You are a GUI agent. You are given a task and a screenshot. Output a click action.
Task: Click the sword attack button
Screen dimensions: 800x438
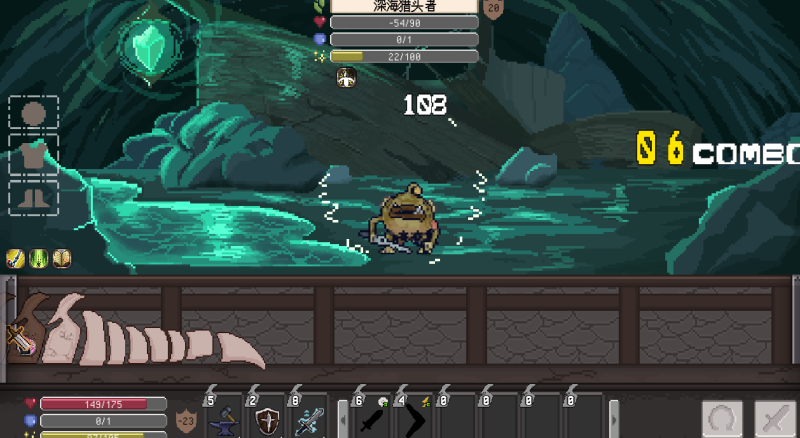pos(774,419)
